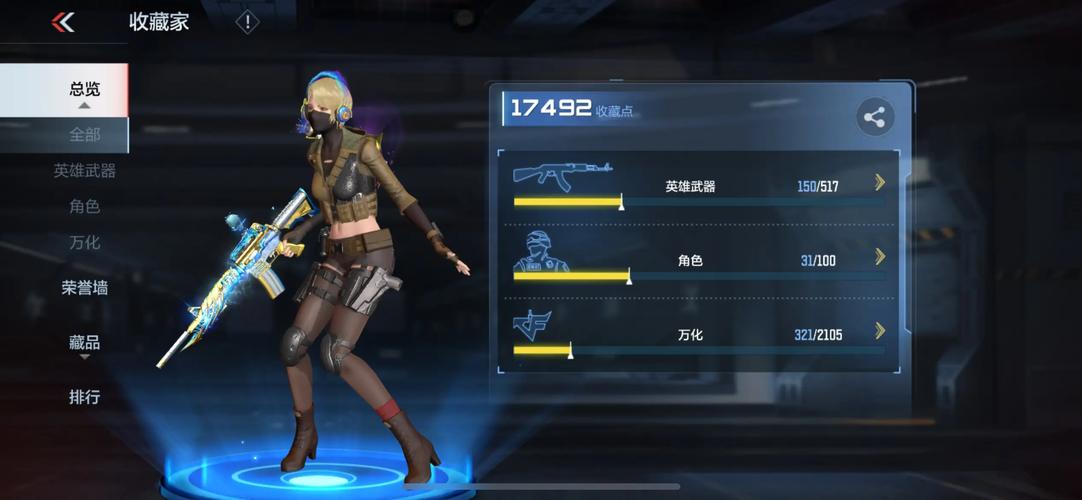Image resolution: width=1082 pixels, height=500 pixels.
Task: Open the 英雄武器 150/517 progress row
Action: click(699, 186)
